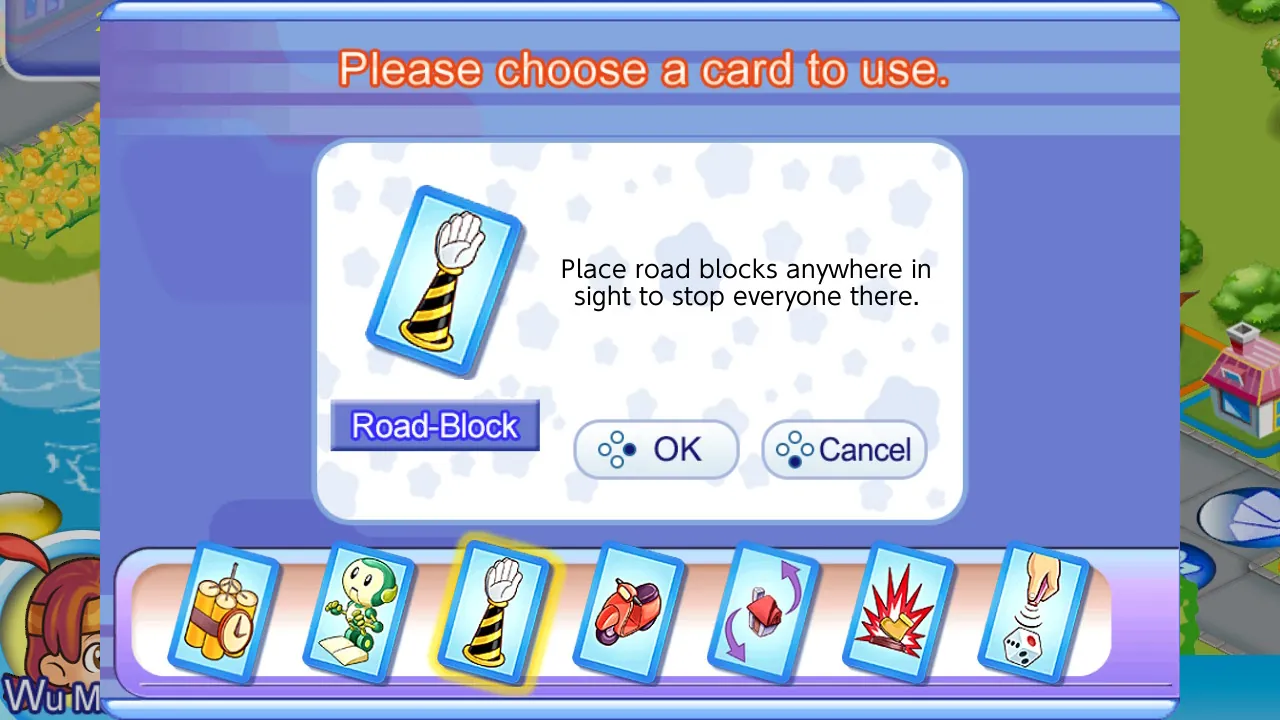Cancel the card selection
The height and width of the screenshot is (720, 1280).
tap(844, 449)
